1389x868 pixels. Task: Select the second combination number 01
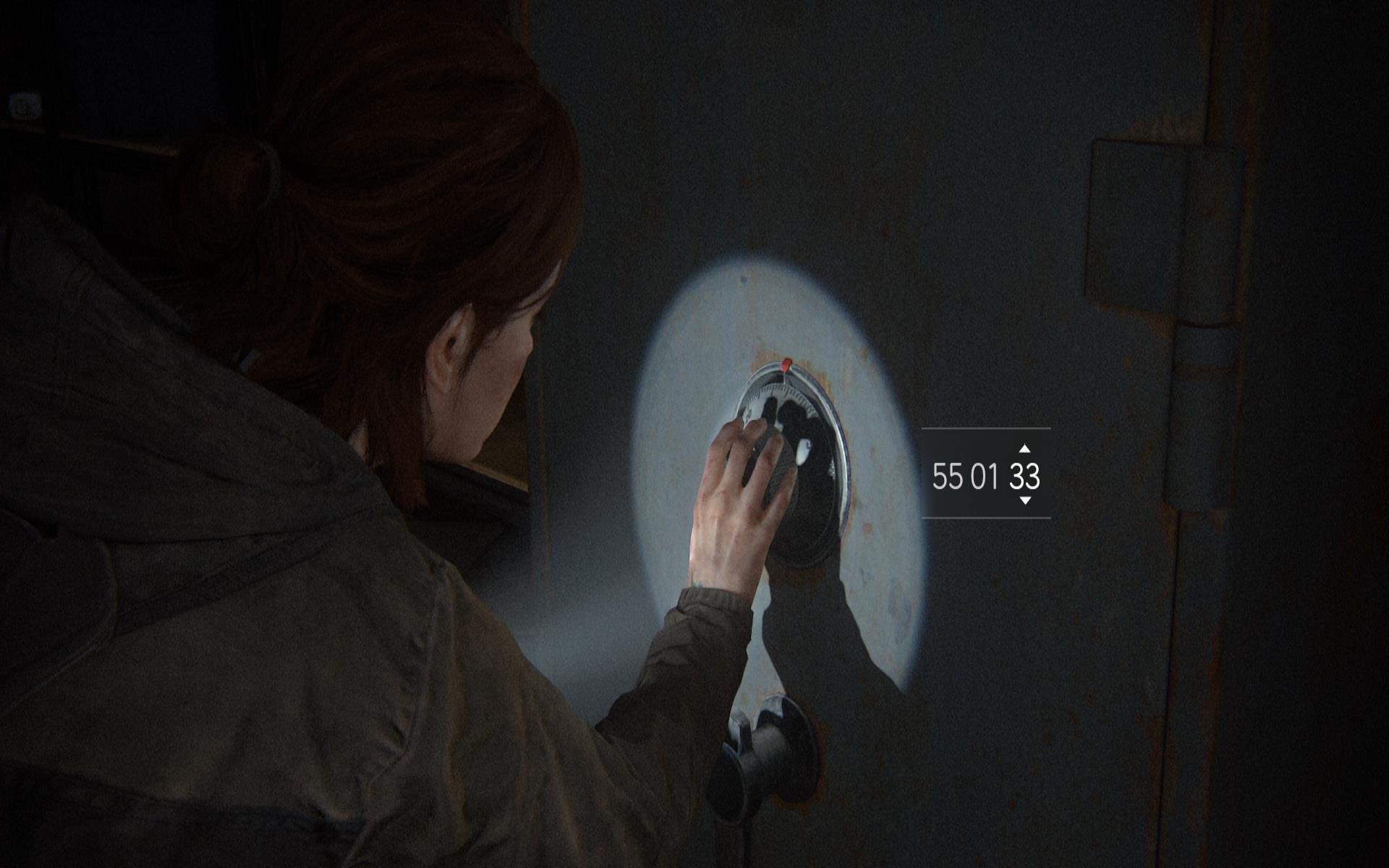pyautogui.click(x=985, y=477)
